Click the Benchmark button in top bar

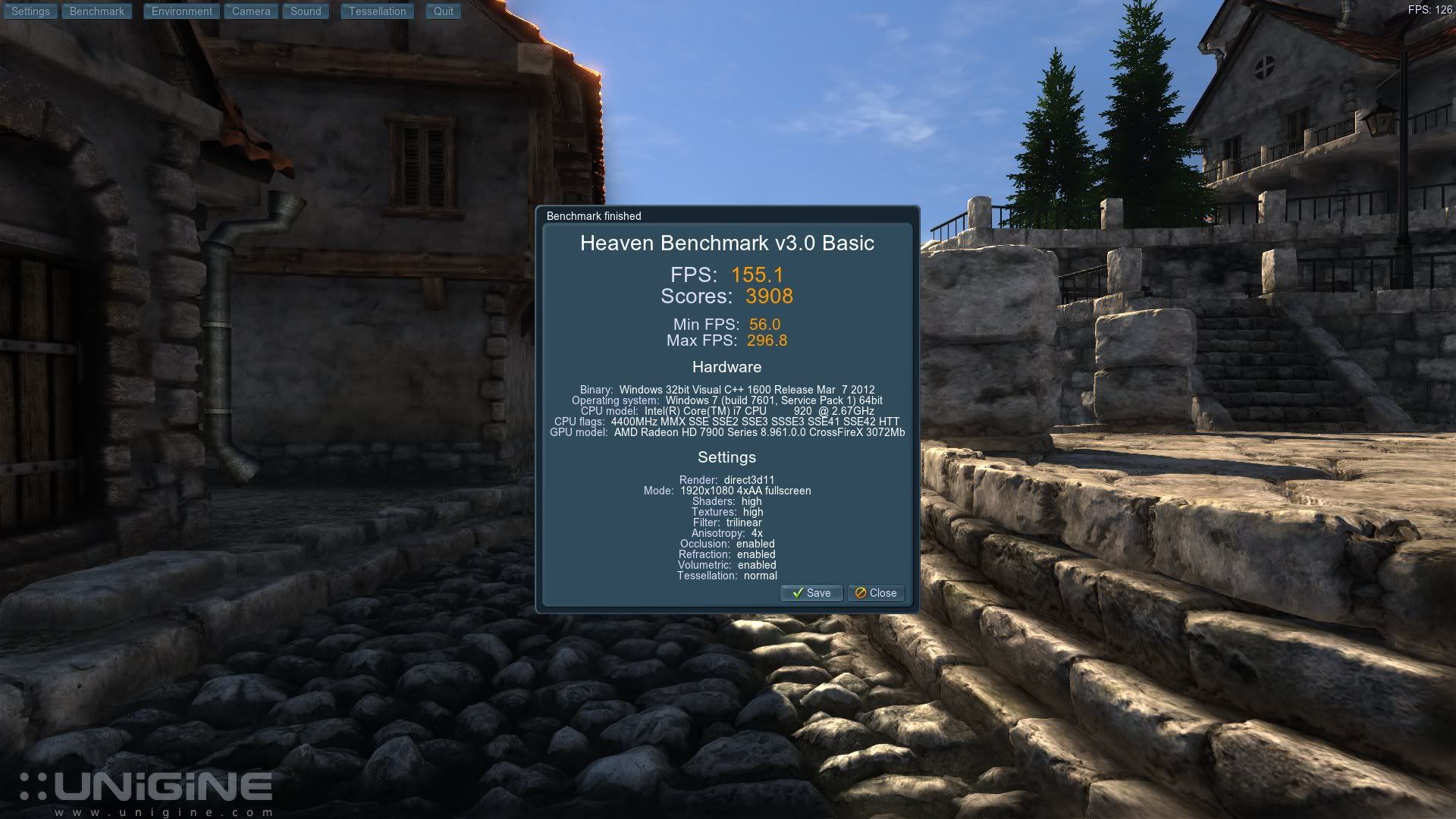coord(97,11)
